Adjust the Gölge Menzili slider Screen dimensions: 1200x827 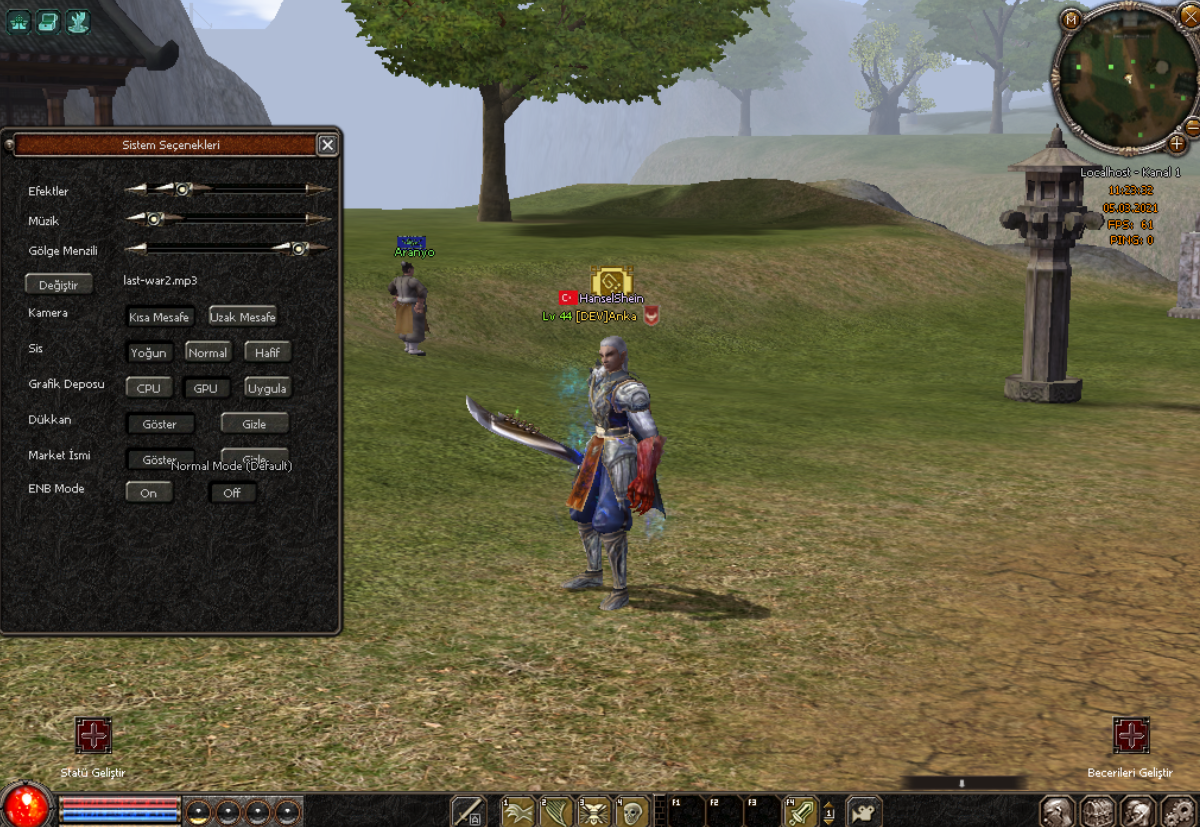298,249
